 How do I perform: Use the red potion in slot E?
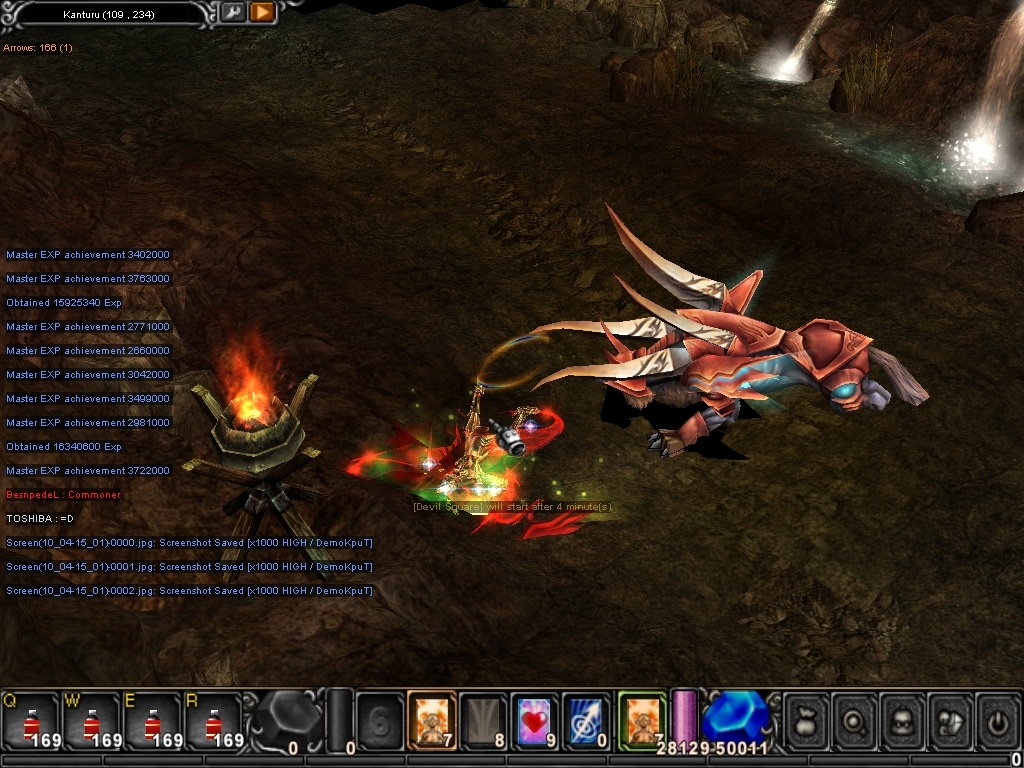152,720
